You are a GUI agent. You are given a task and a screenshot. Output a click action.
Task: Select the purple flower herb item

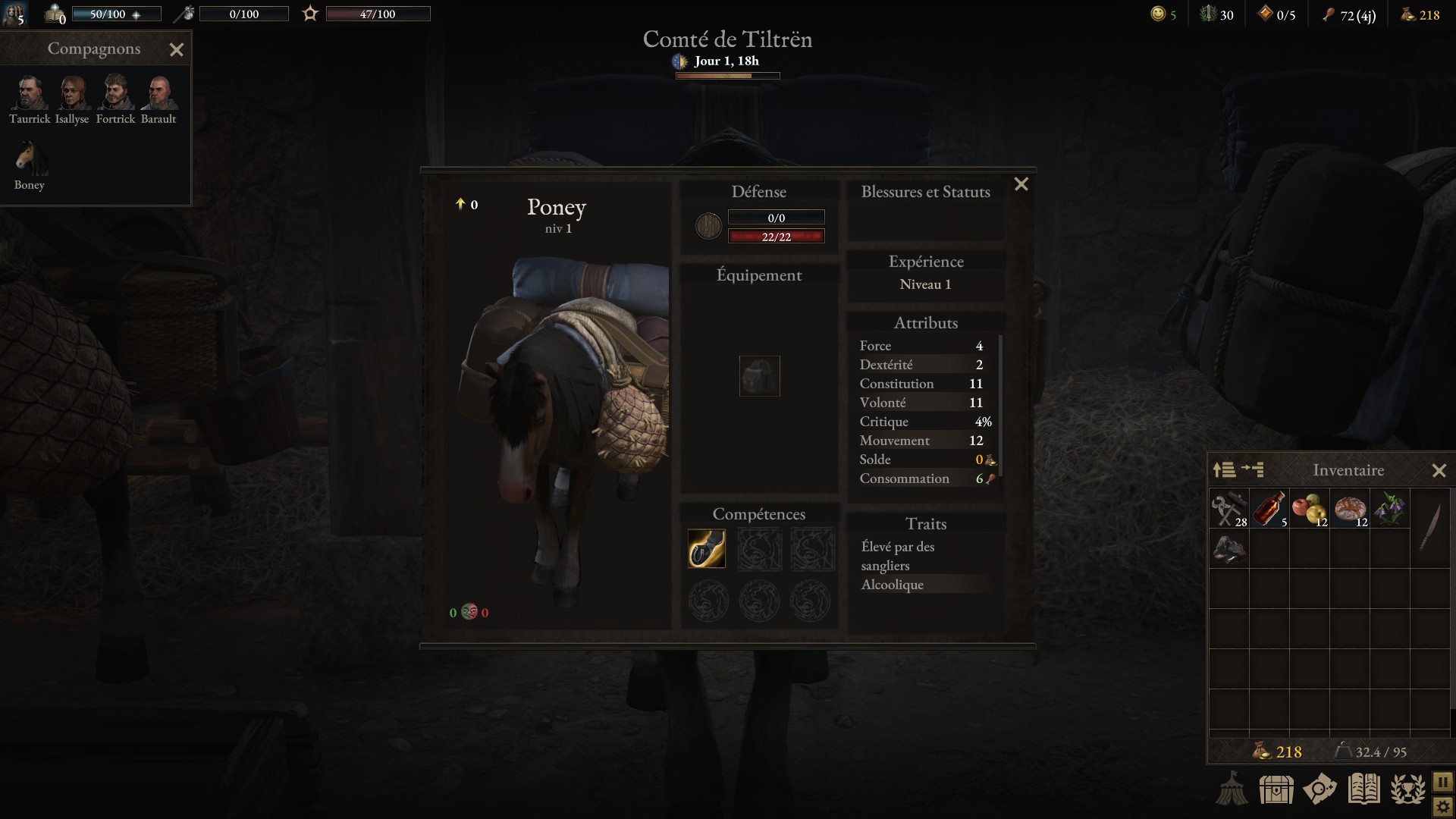point(1389,509)
